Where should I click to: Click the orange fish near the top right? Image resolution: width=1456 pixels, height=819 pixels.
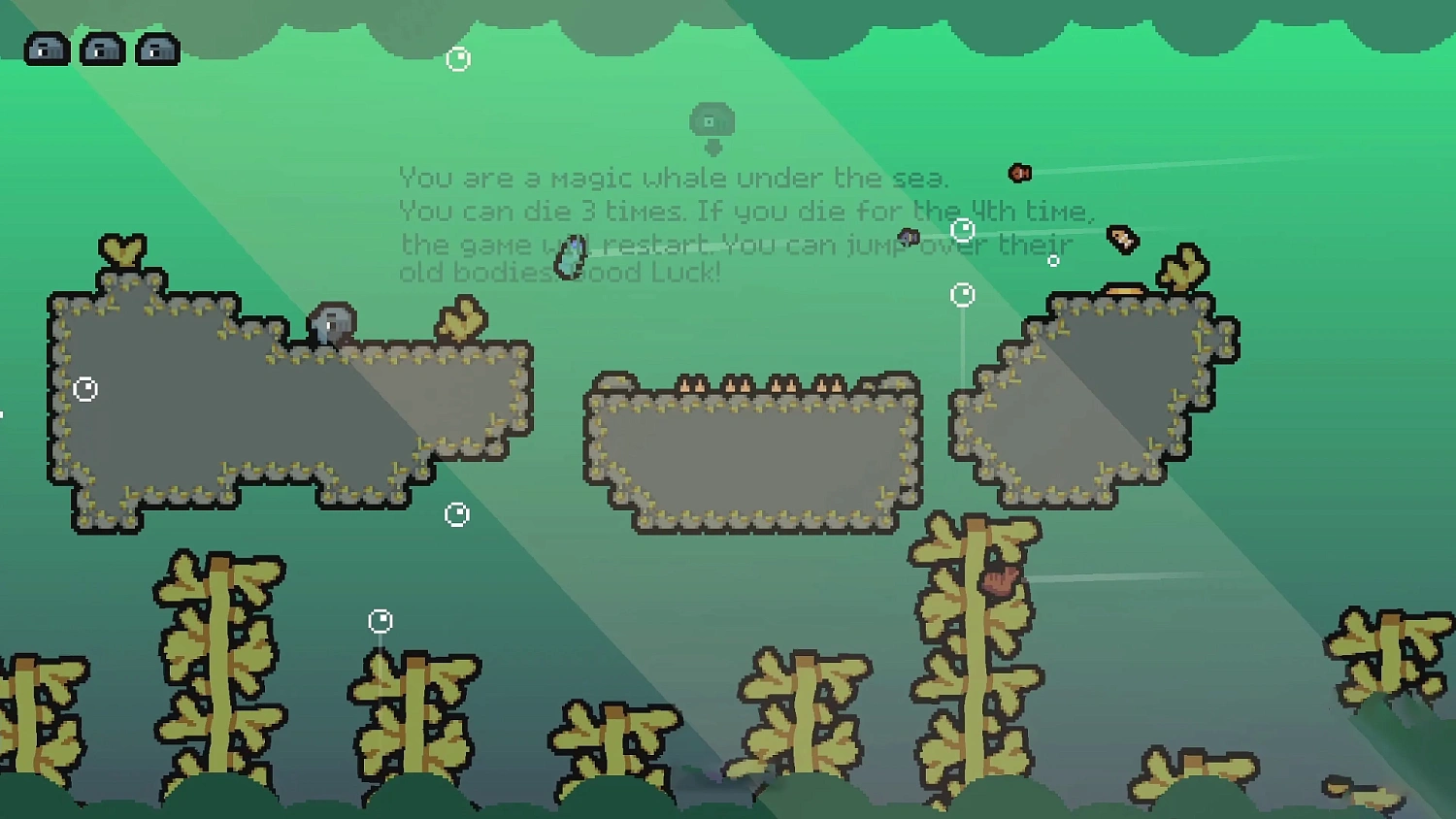click(x=1018, y=173)
